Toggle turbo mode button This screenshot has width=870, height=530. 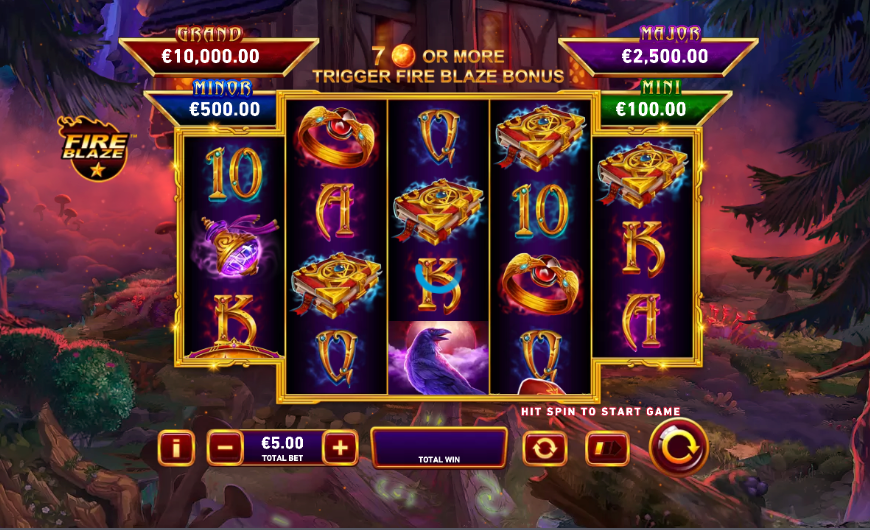607,448
